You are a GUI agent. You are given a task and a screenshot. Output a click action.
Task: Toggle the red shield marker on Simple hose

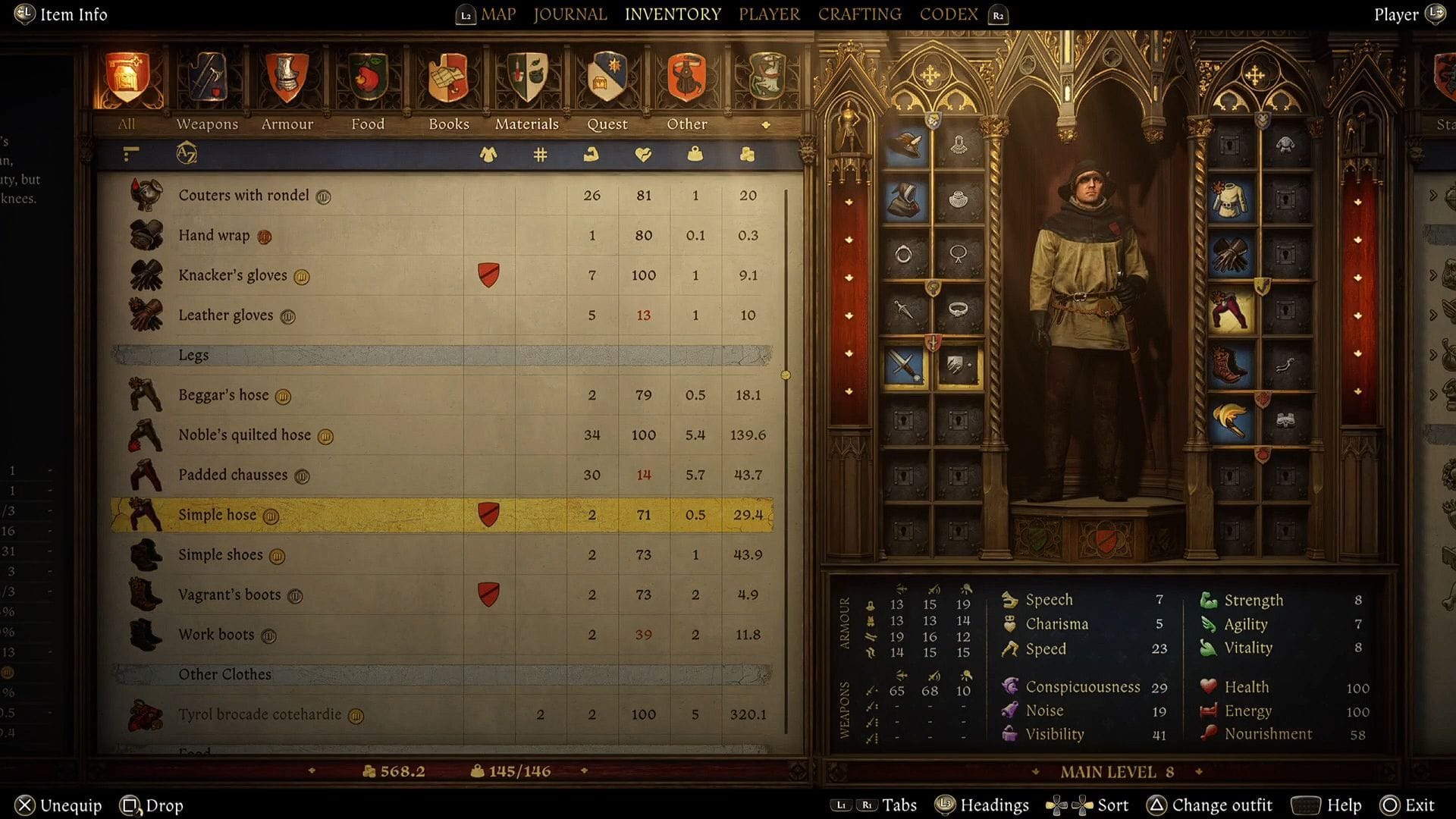pyautogui.click(x=489, y=514)
